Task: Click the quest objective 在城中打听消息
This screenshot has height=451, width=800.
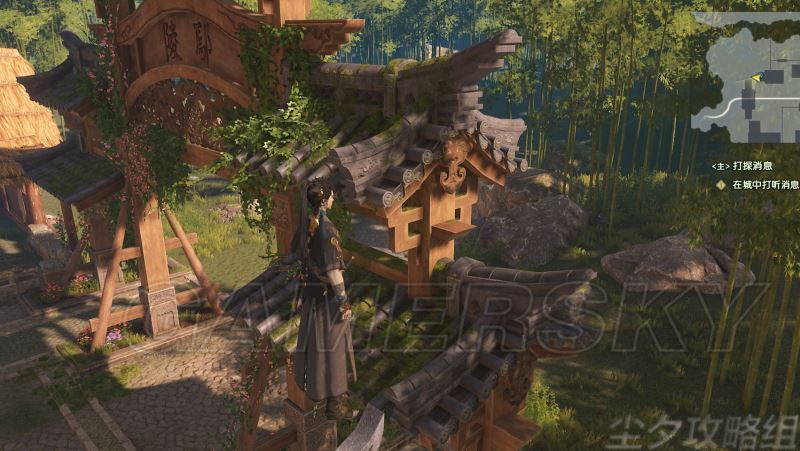Action: (x=764, y=185)
